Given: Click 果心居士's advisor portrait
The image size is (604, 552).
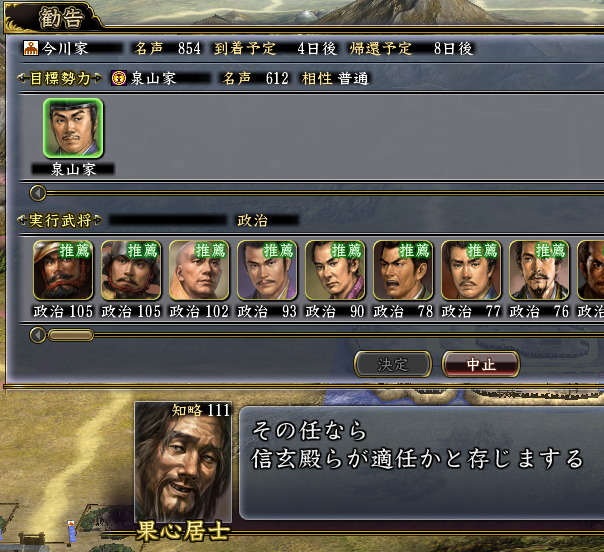Looking at the screenshot, I should tap(183, 460).
